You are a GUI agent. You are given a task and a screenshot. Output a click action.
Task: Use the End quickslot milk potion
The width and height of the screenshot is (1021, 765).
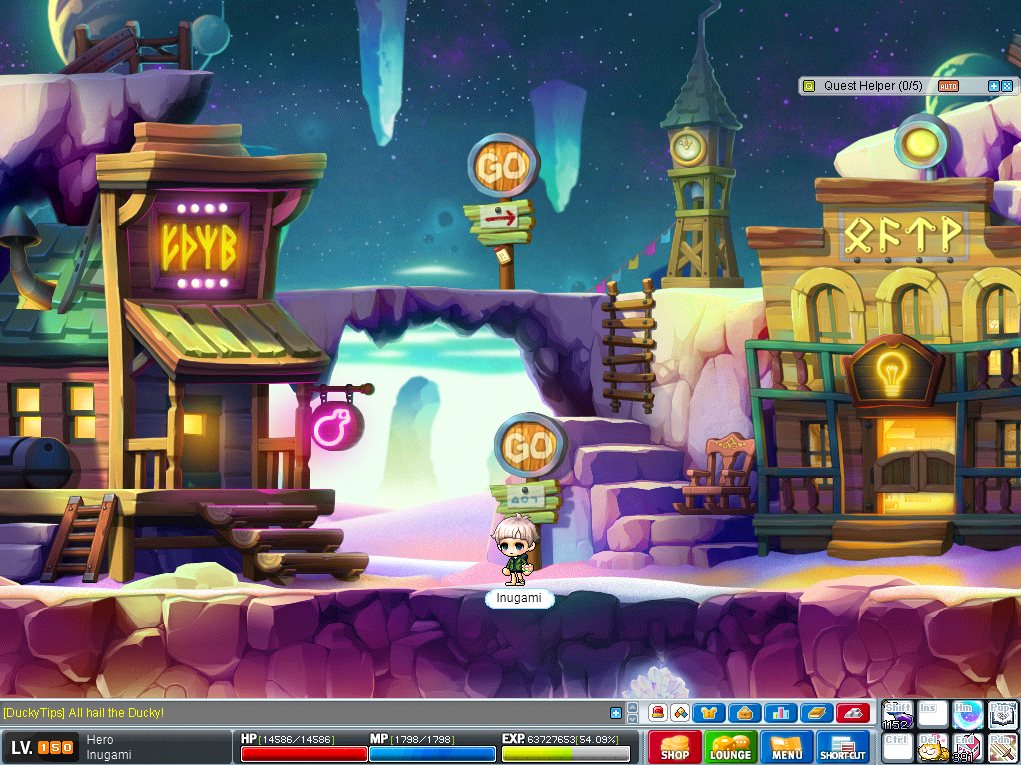966,748
